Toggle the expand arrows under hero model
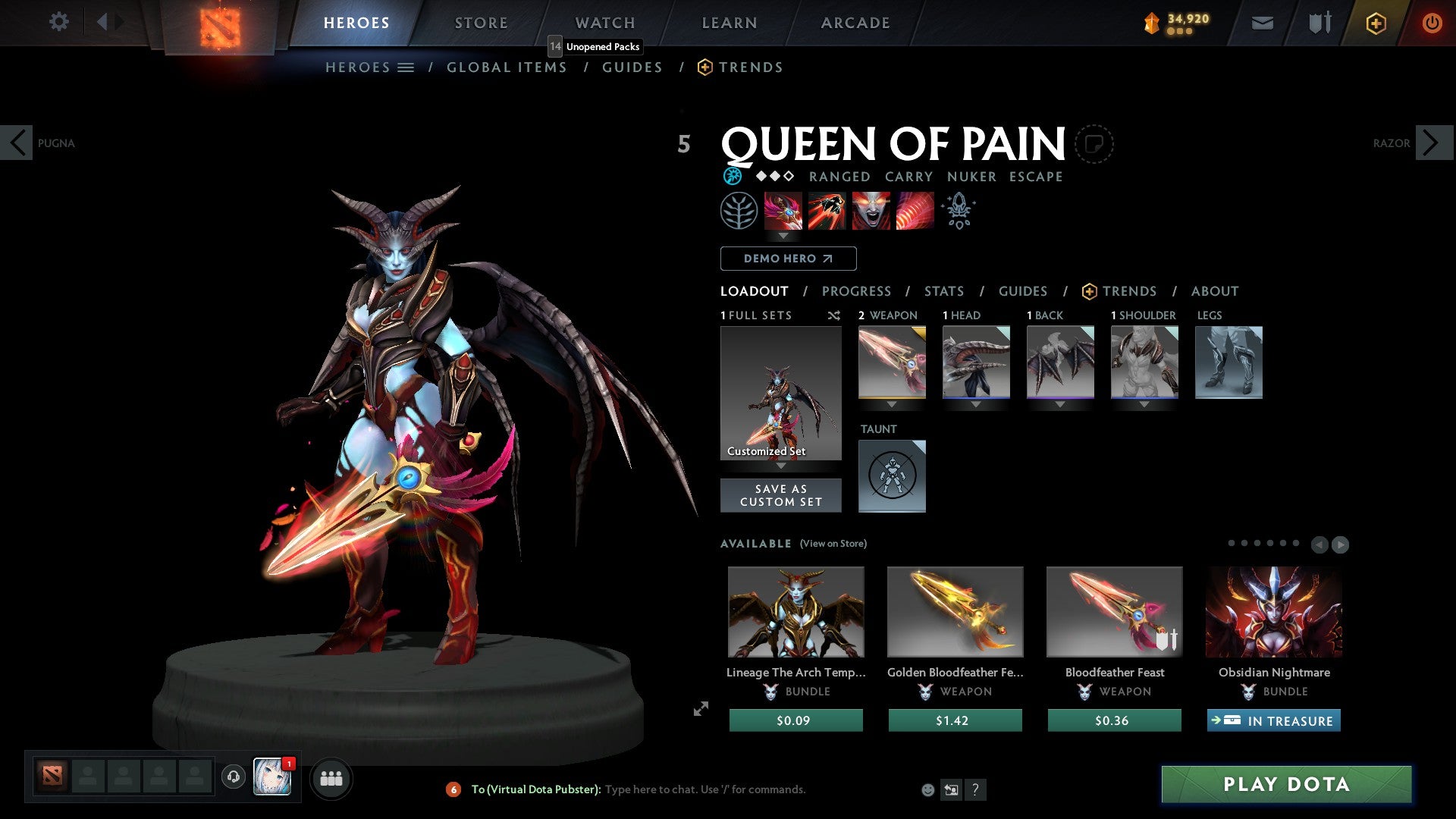 click(701, 710)
